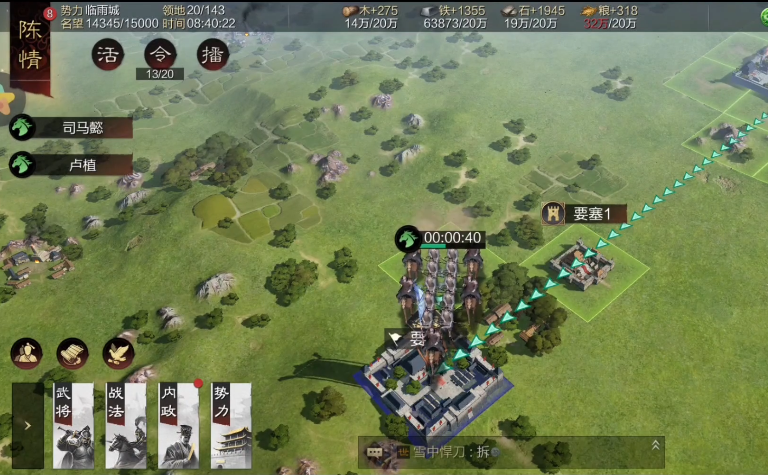Tap the 播 broadcast button

coord(212,55)
